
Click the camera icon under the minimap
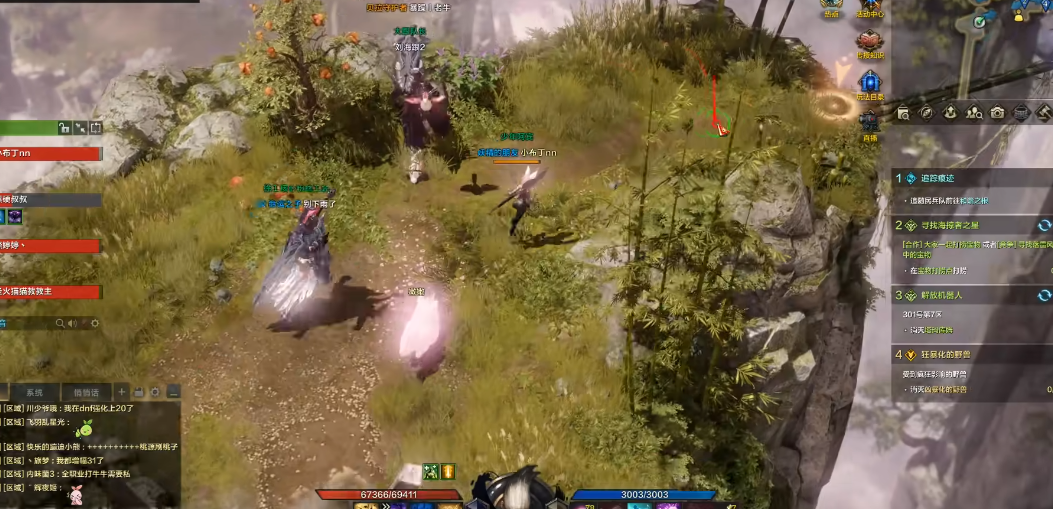pyautogui.click(x=997, y=113)
